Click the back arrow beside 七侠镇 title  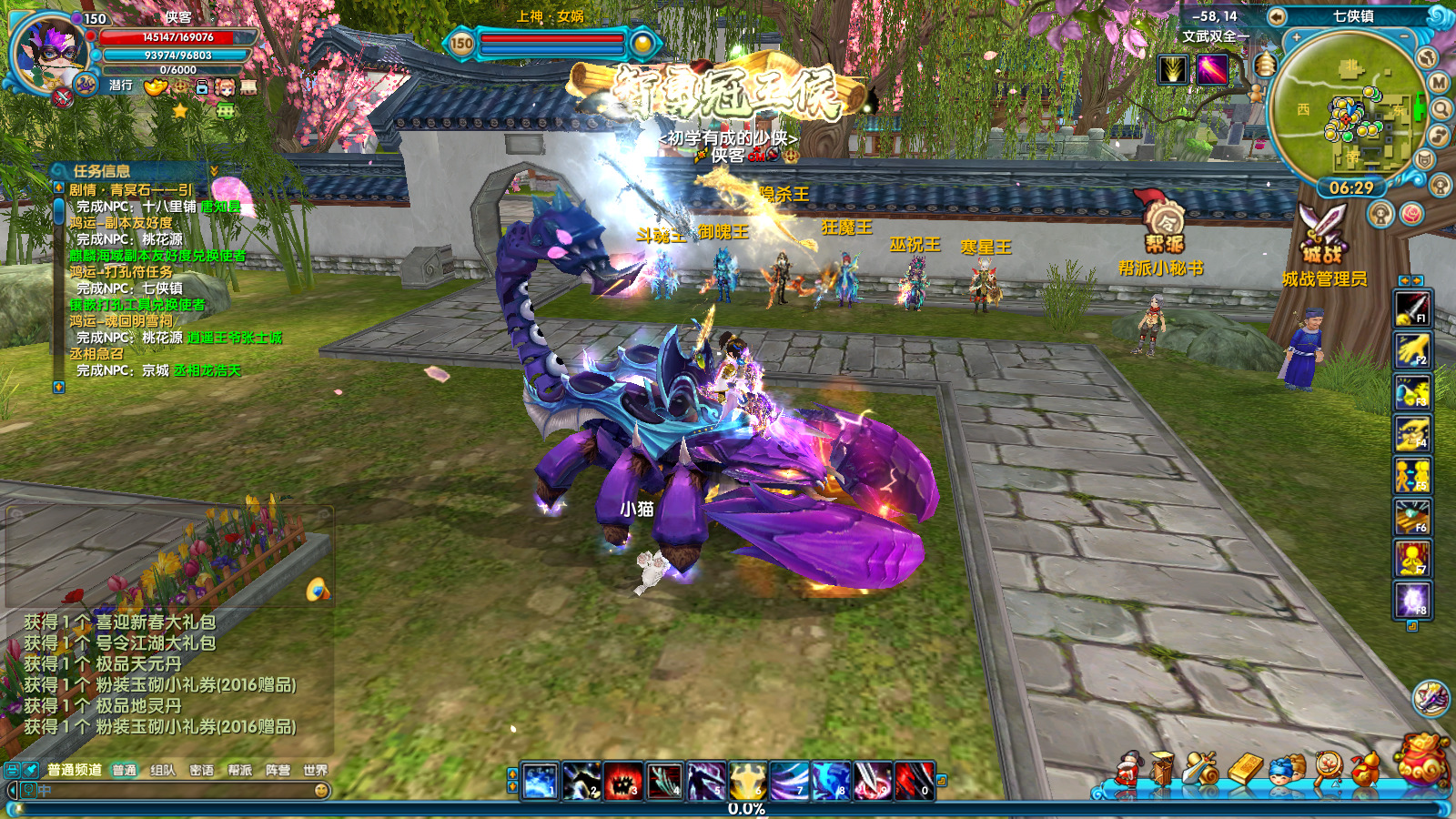coord(1277,16)
